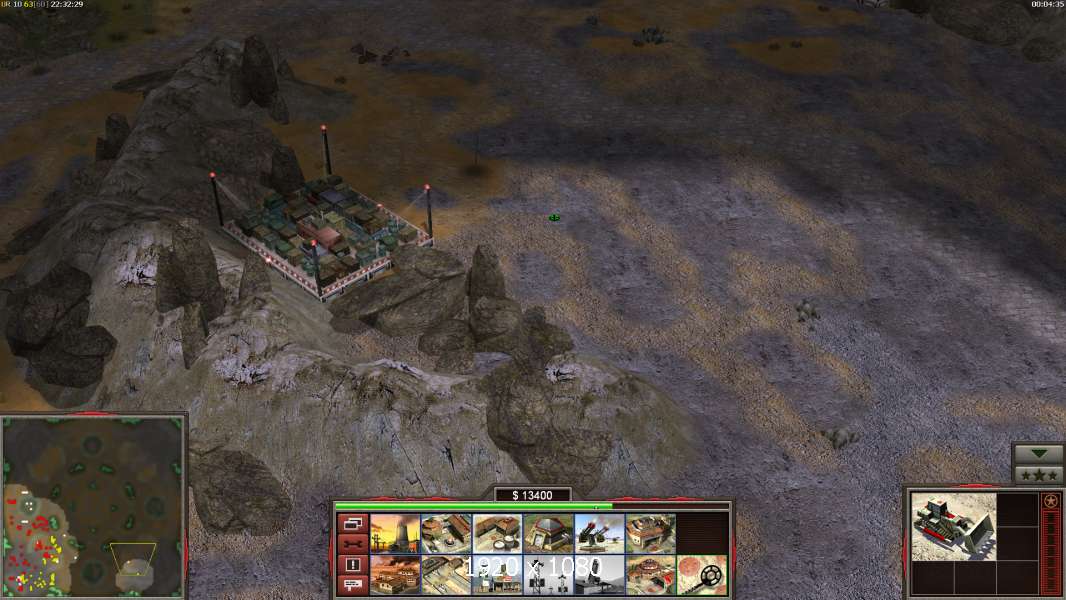
Task: Activate the mine clearing detector ability
Action: click(701, 575)
